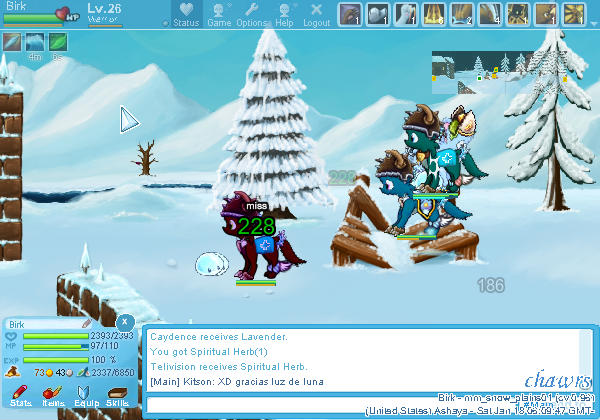This screenshot has height=420, width=600.
Task: Open the Status menu
Action: click(186, 14)
